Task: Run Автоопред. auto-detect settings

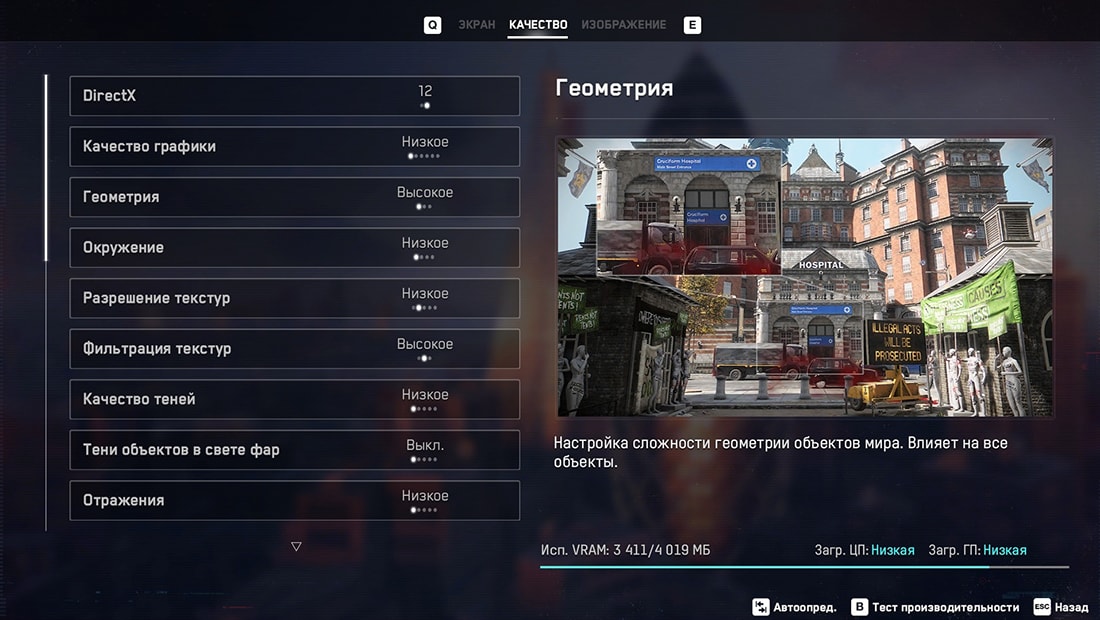Action: (x=795, y=607)
